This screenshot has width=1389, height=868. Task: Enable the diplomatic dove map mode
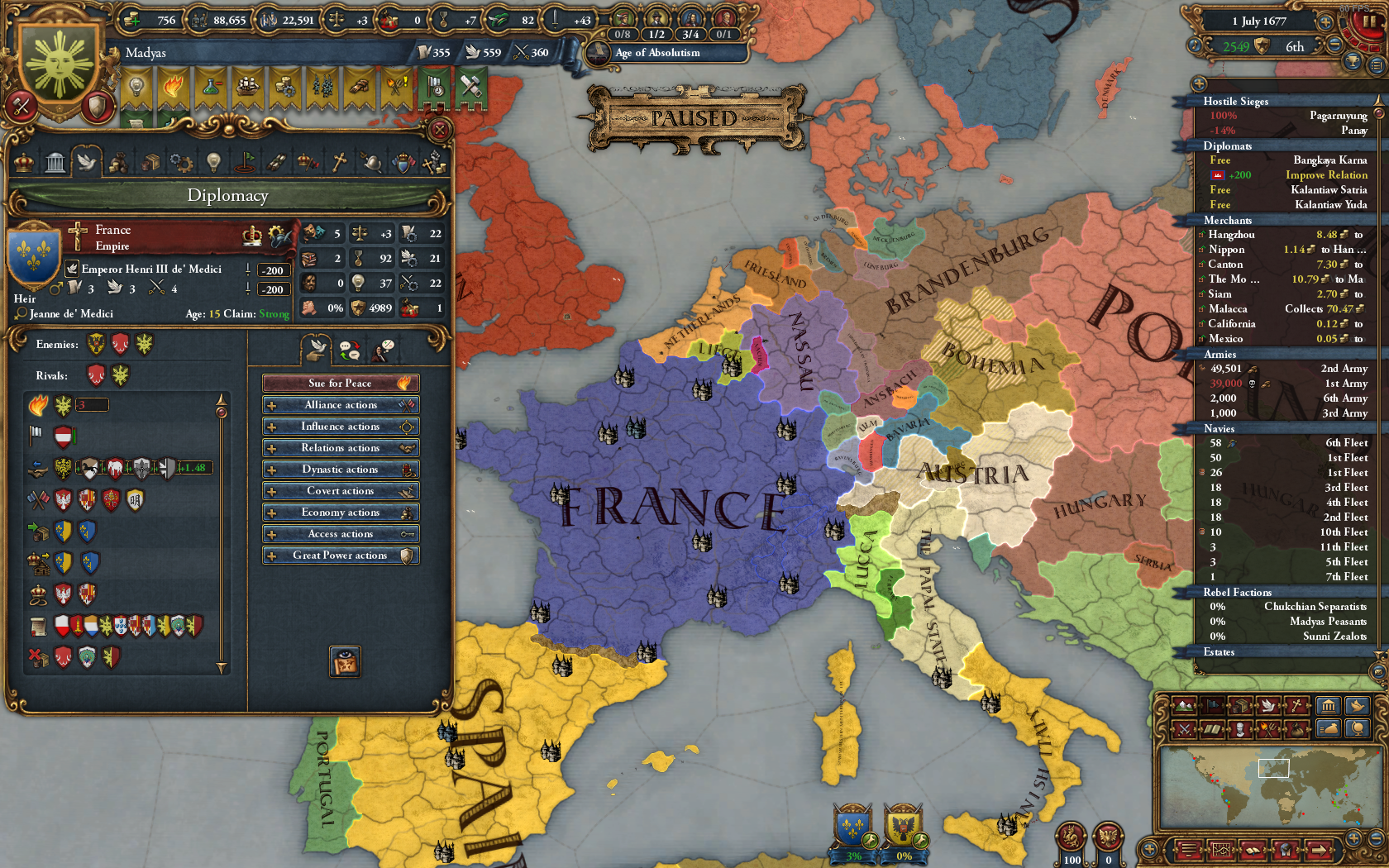pyautogui.click(x=1268, y=707)
